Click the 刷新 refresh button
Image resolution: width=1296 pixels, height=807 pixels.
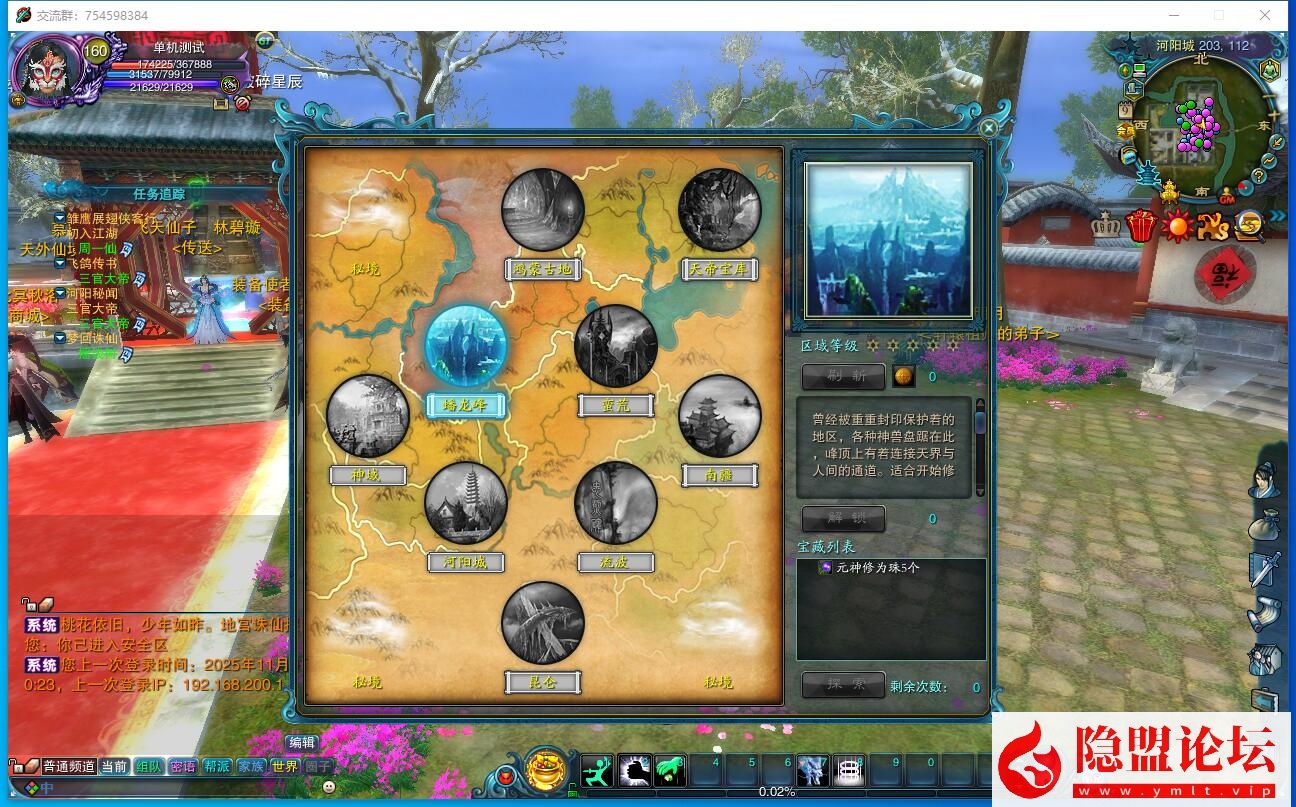point(843,377)
